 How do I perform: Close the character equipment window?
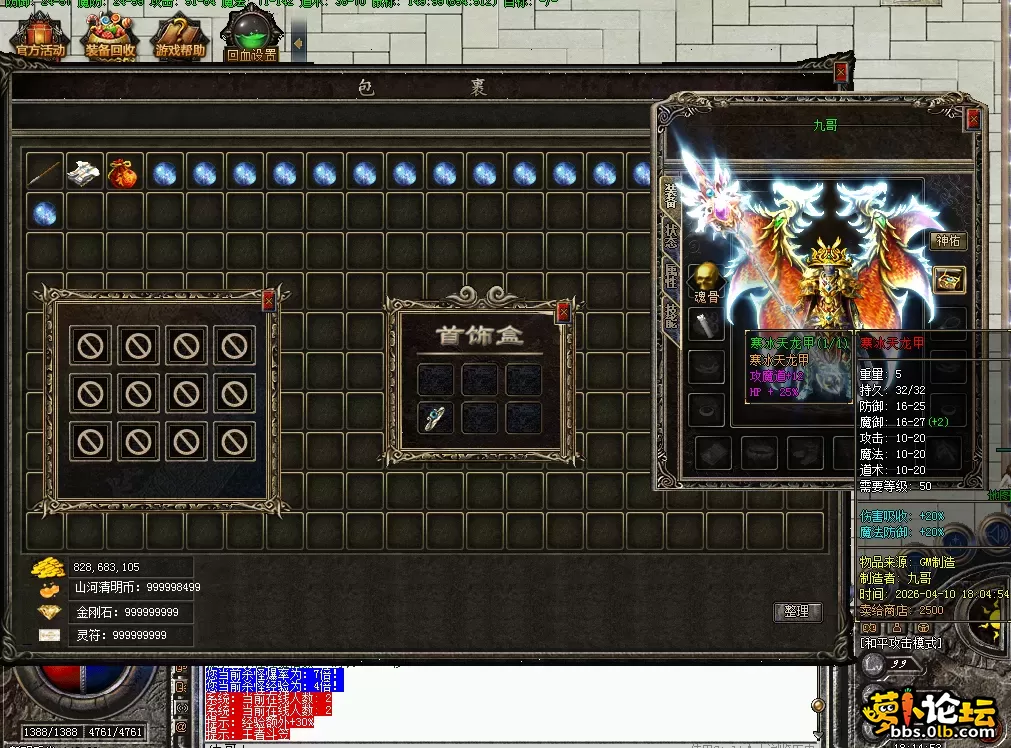click(973, 120)
